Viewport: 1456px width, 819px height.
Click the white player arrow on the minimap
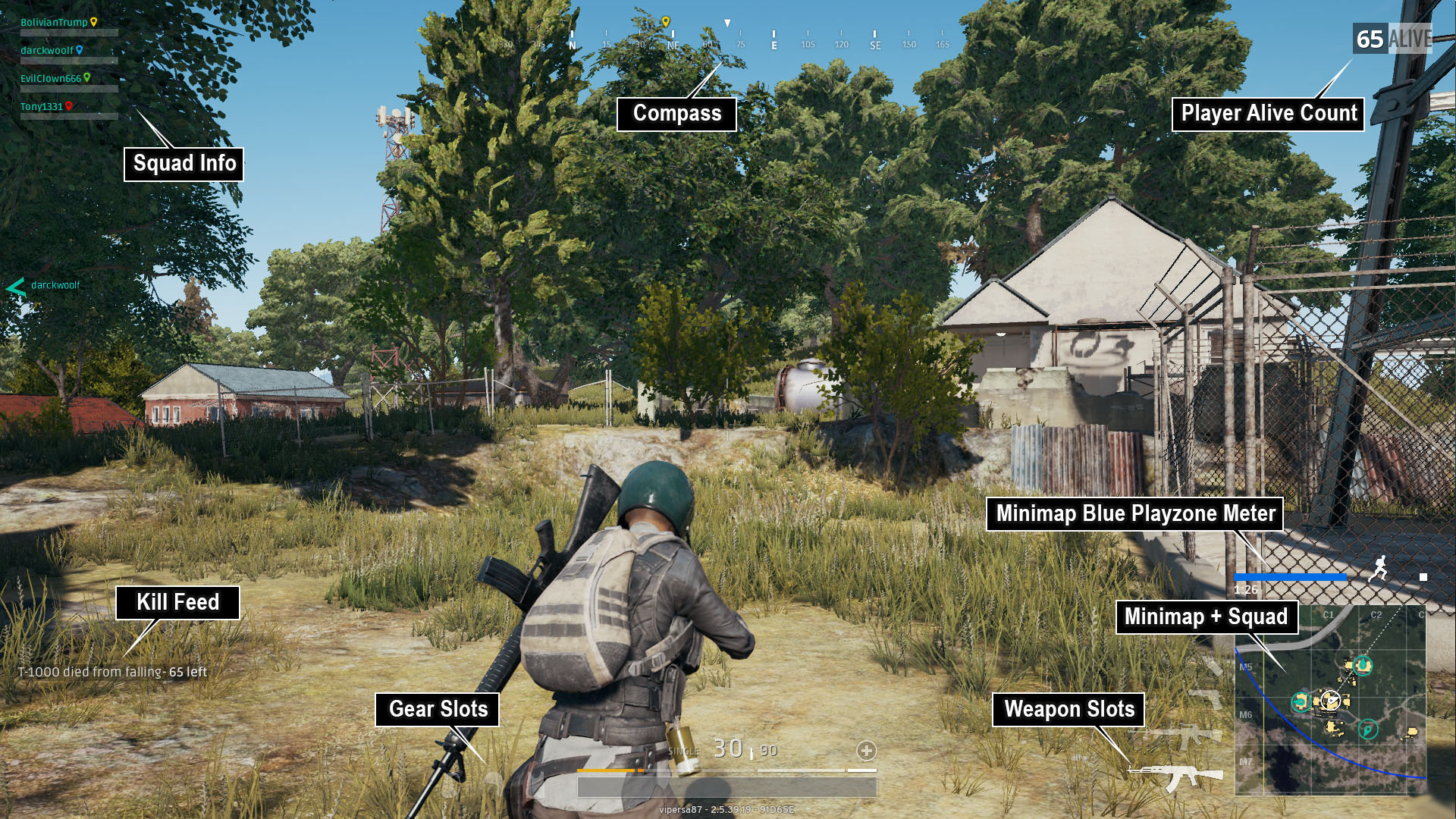[x=1330, y=701]
